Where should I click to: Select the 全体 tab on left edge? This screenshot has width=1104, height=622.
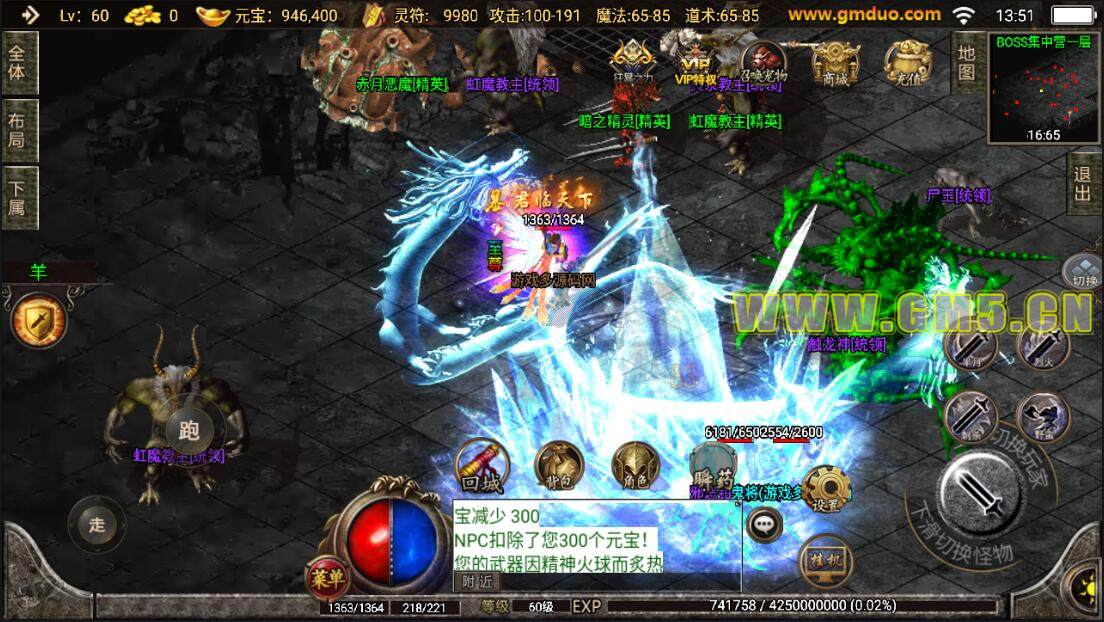[18, 62]
